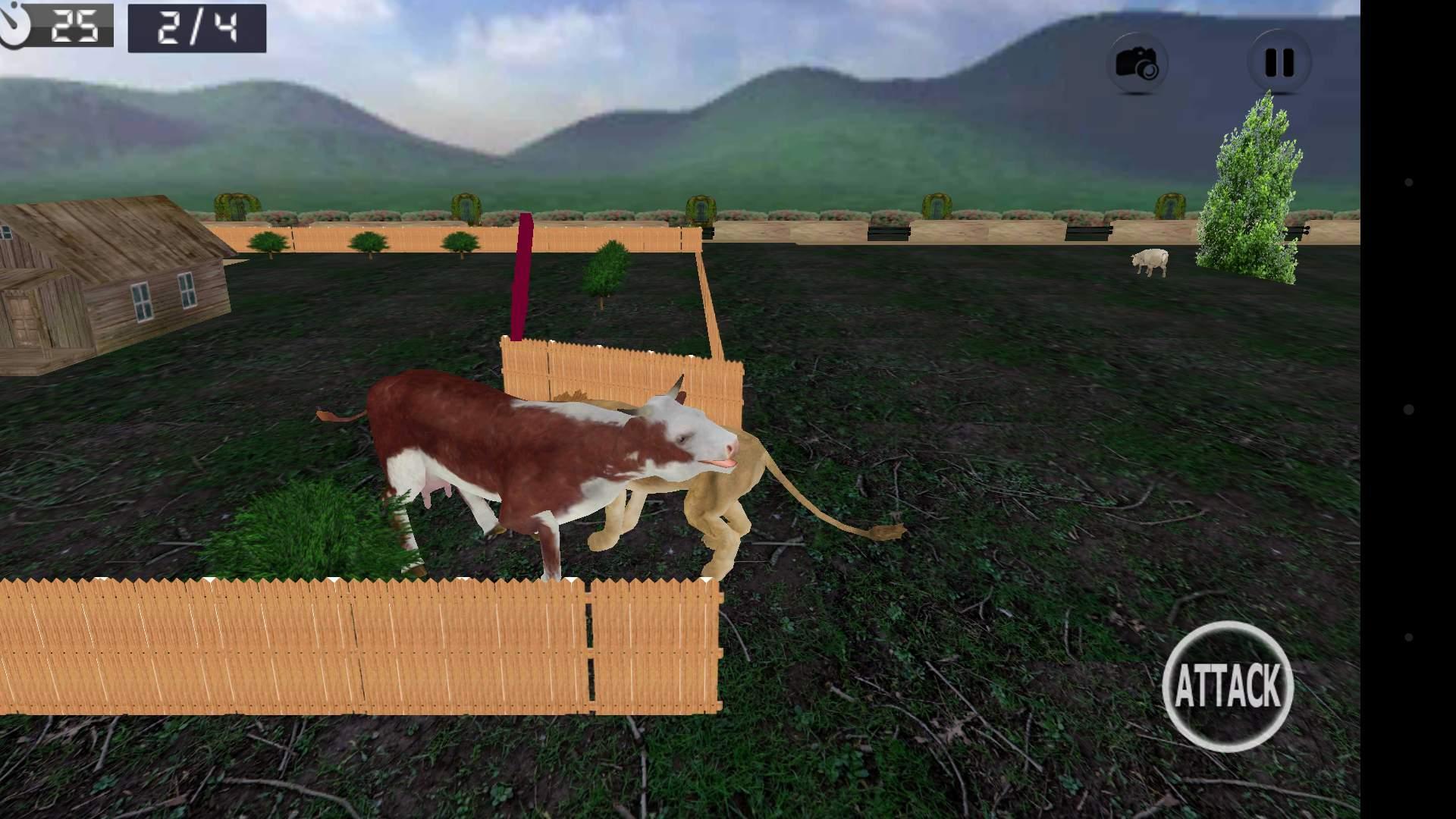Select the sheep near the far fence
The image size is (1456, 819).
point(1150,262)
